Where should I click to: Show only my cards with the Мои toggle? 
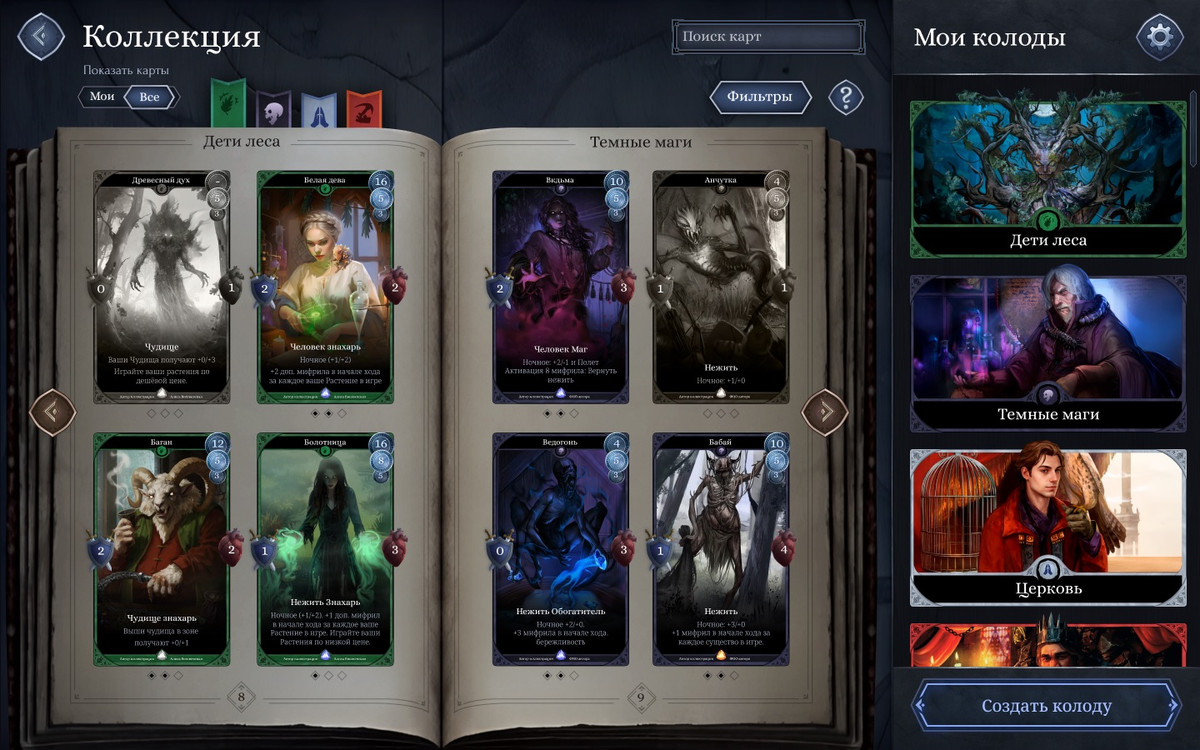tap(102, 97)
